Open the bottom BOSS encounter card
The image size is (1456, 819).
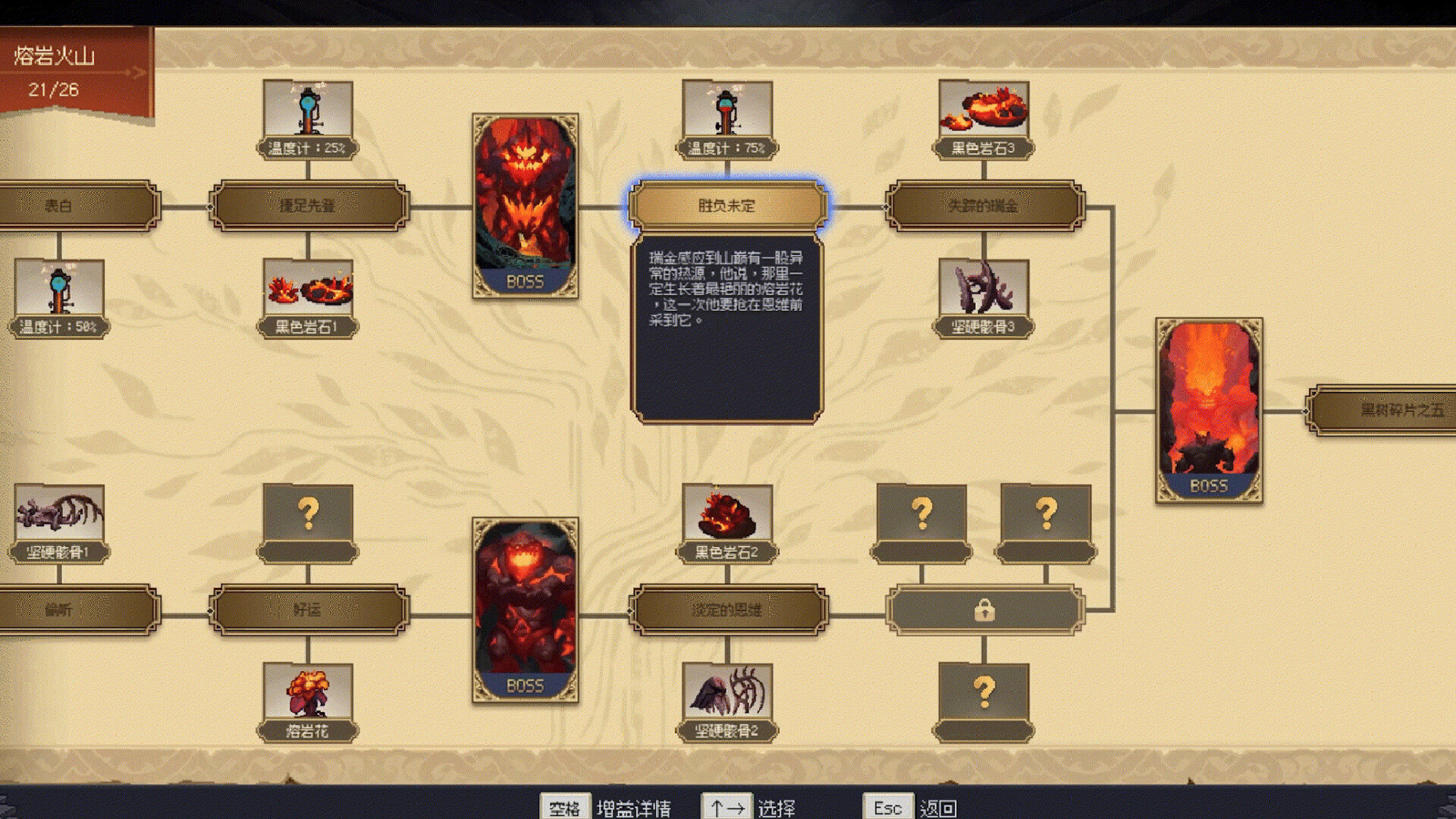pyautogui.click(x=526, y=607)
